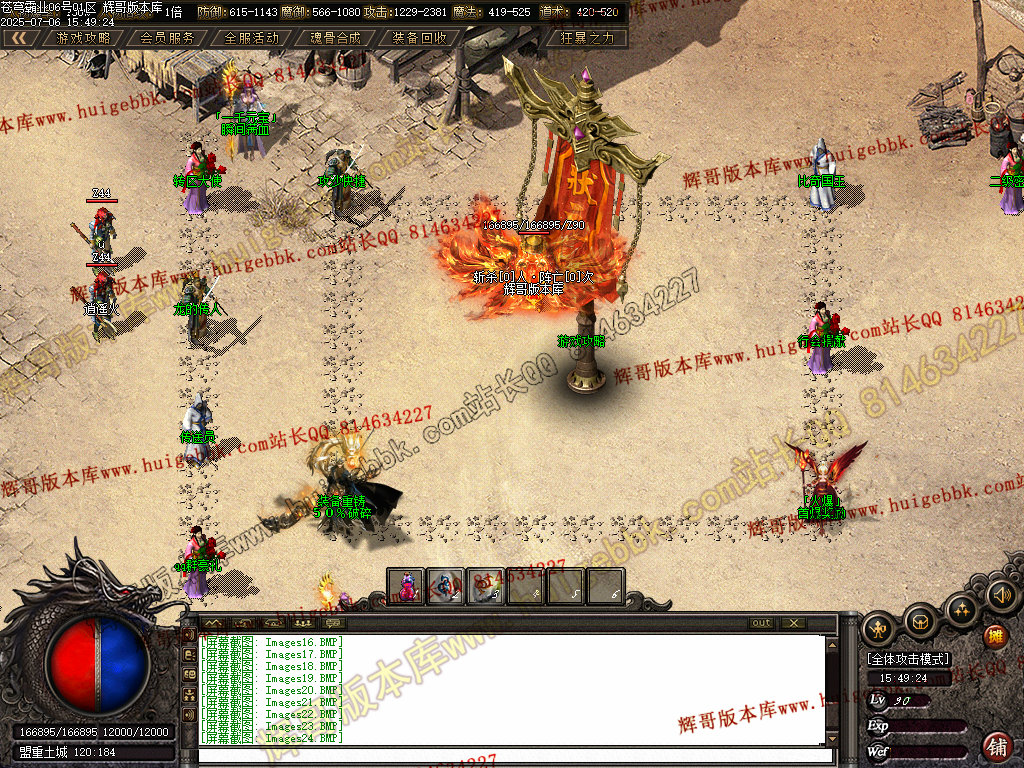The width and height of the screenshot is (1024, 768).
Task: Open the 魂骨合成 soul bone crafting menu
Action: [335, 38]
